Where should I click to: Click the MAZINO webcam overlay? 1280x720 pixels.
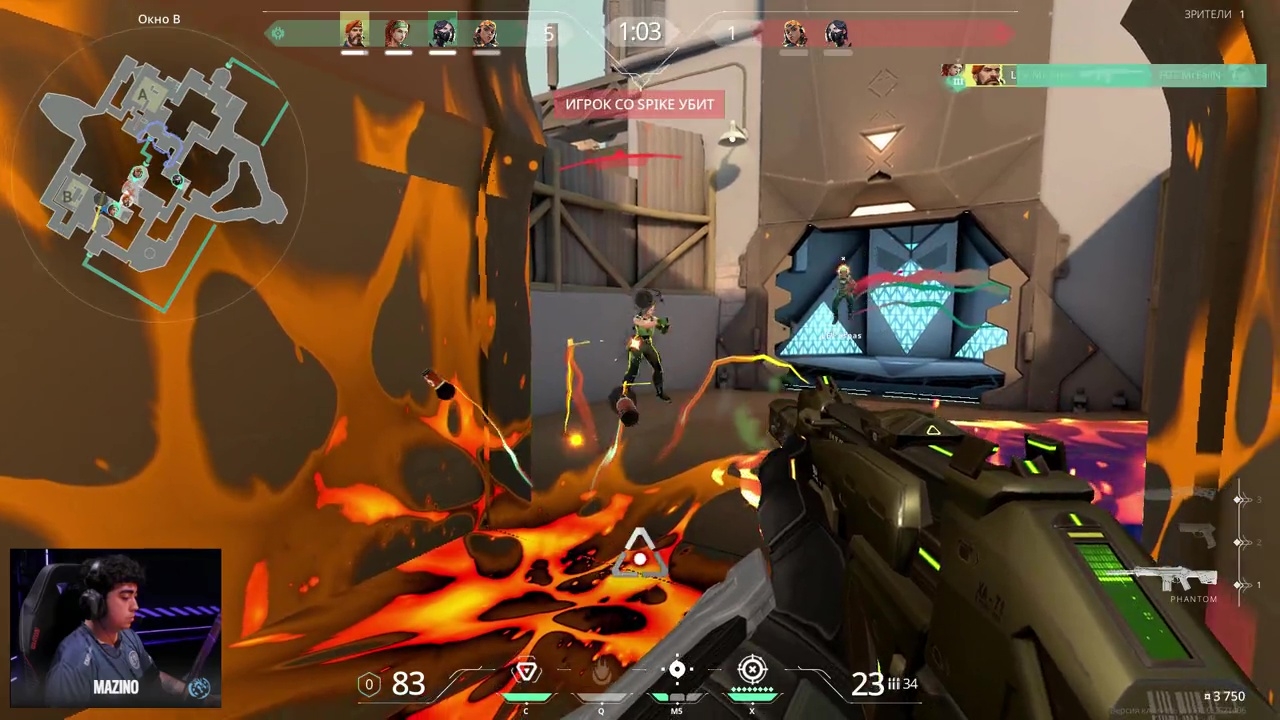(x=116, y=627)
